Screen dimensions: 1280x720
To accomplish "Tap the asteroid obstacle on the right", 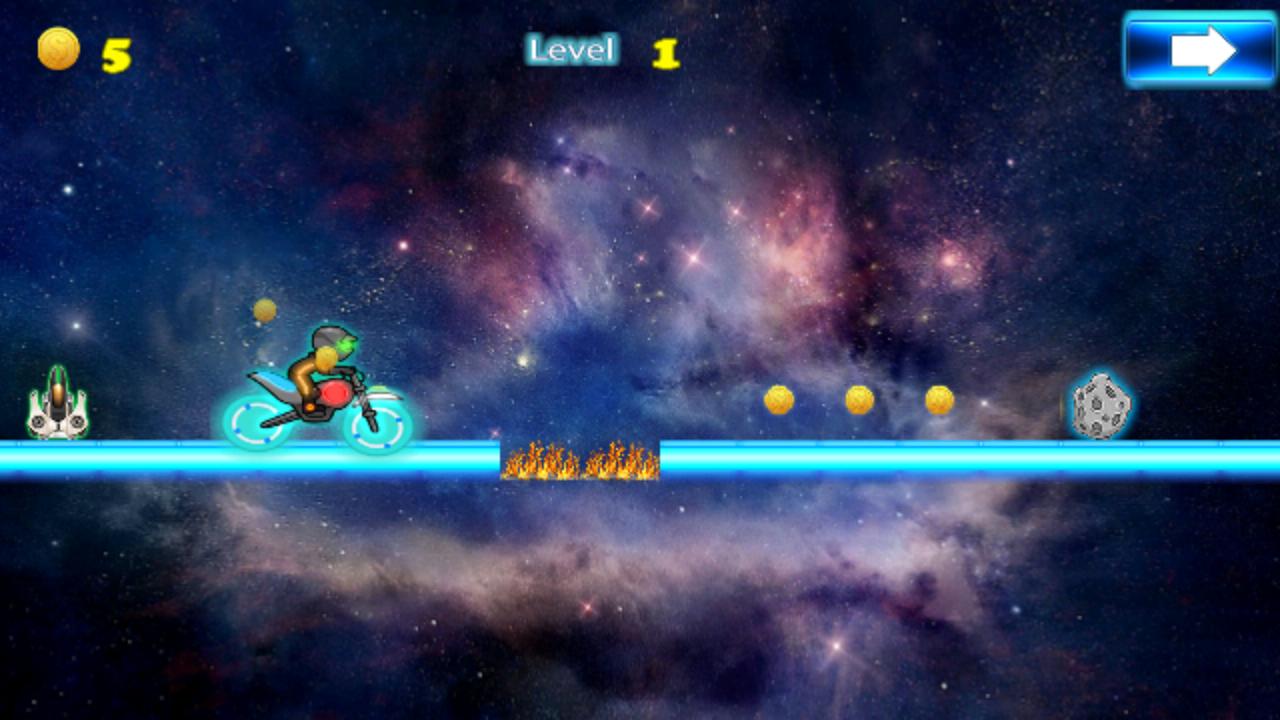I will pyautogui.click(x=1098, y=407).
